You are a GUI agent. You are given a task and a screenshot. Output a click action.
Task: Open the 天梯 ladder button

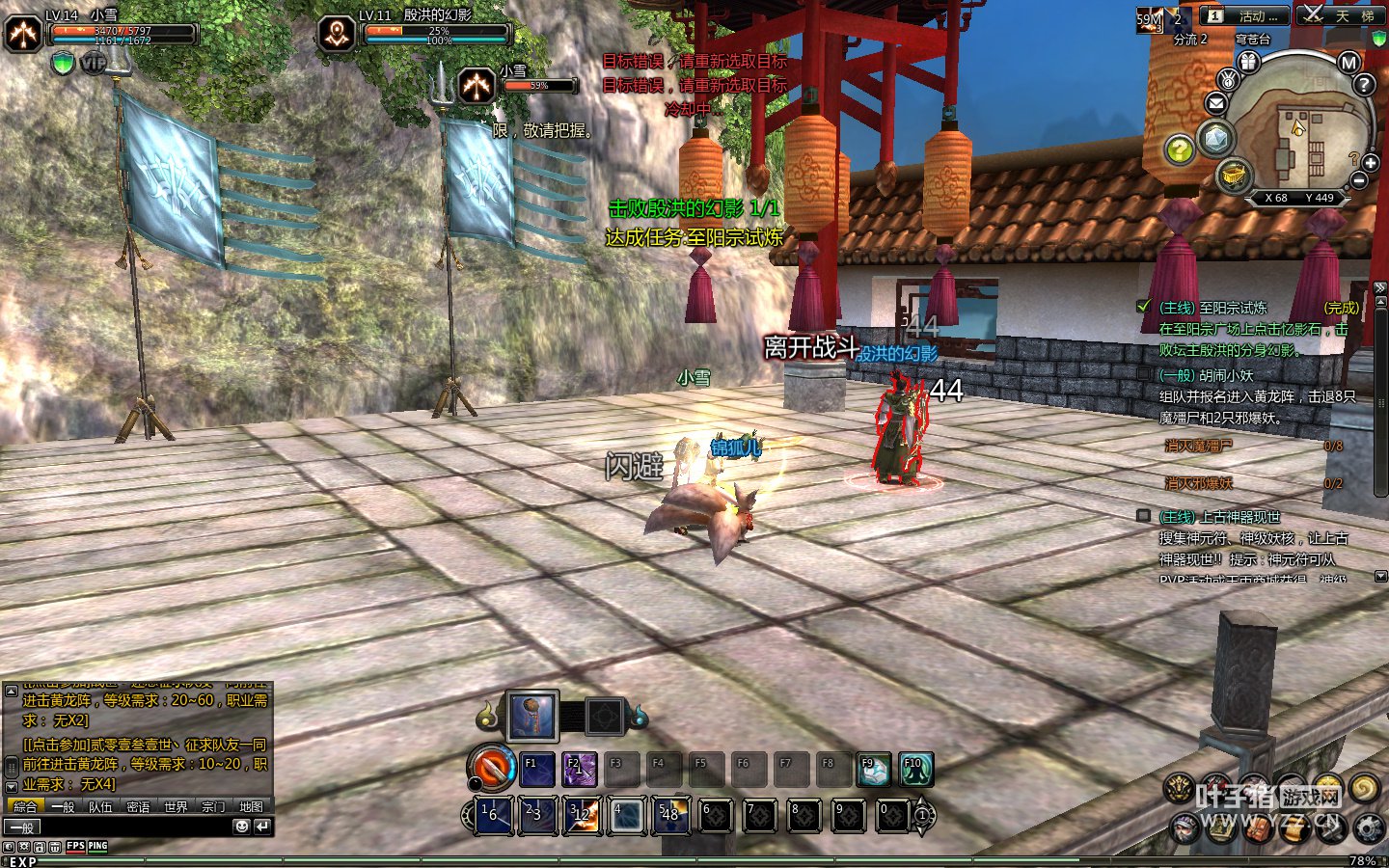click(1341, 16)
